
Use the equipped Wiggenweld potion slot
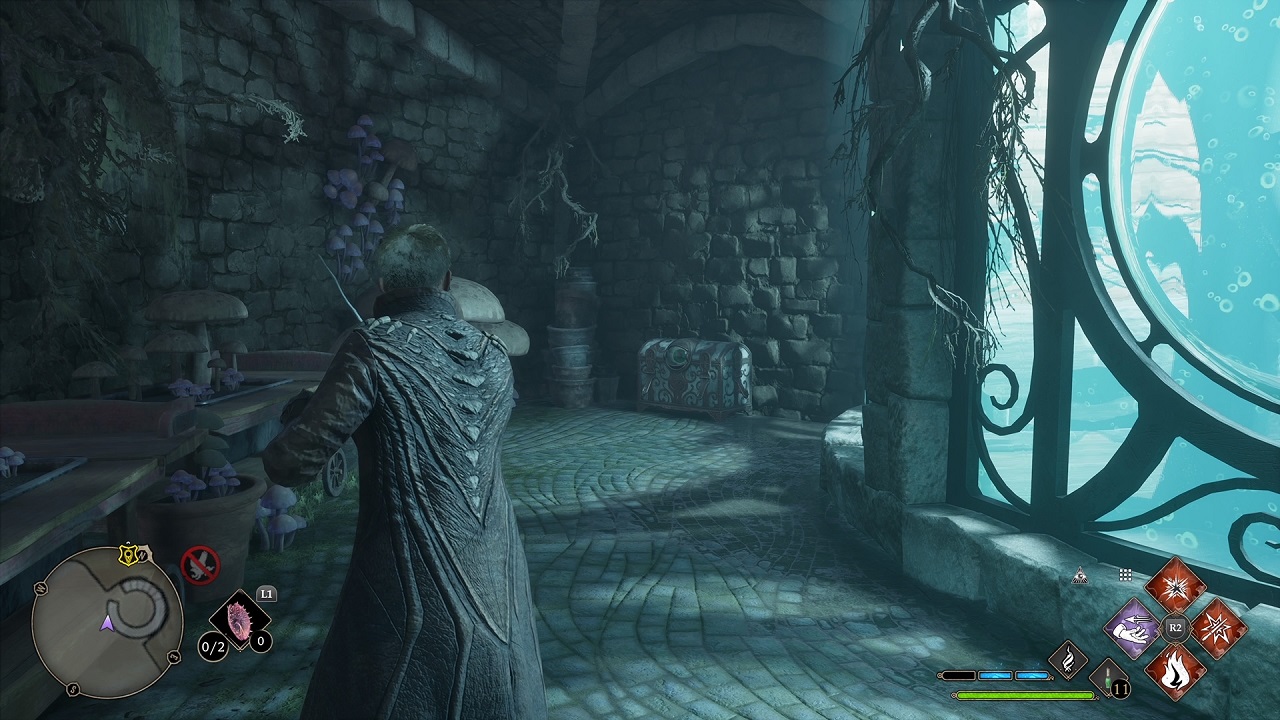tap(1106, 679)
